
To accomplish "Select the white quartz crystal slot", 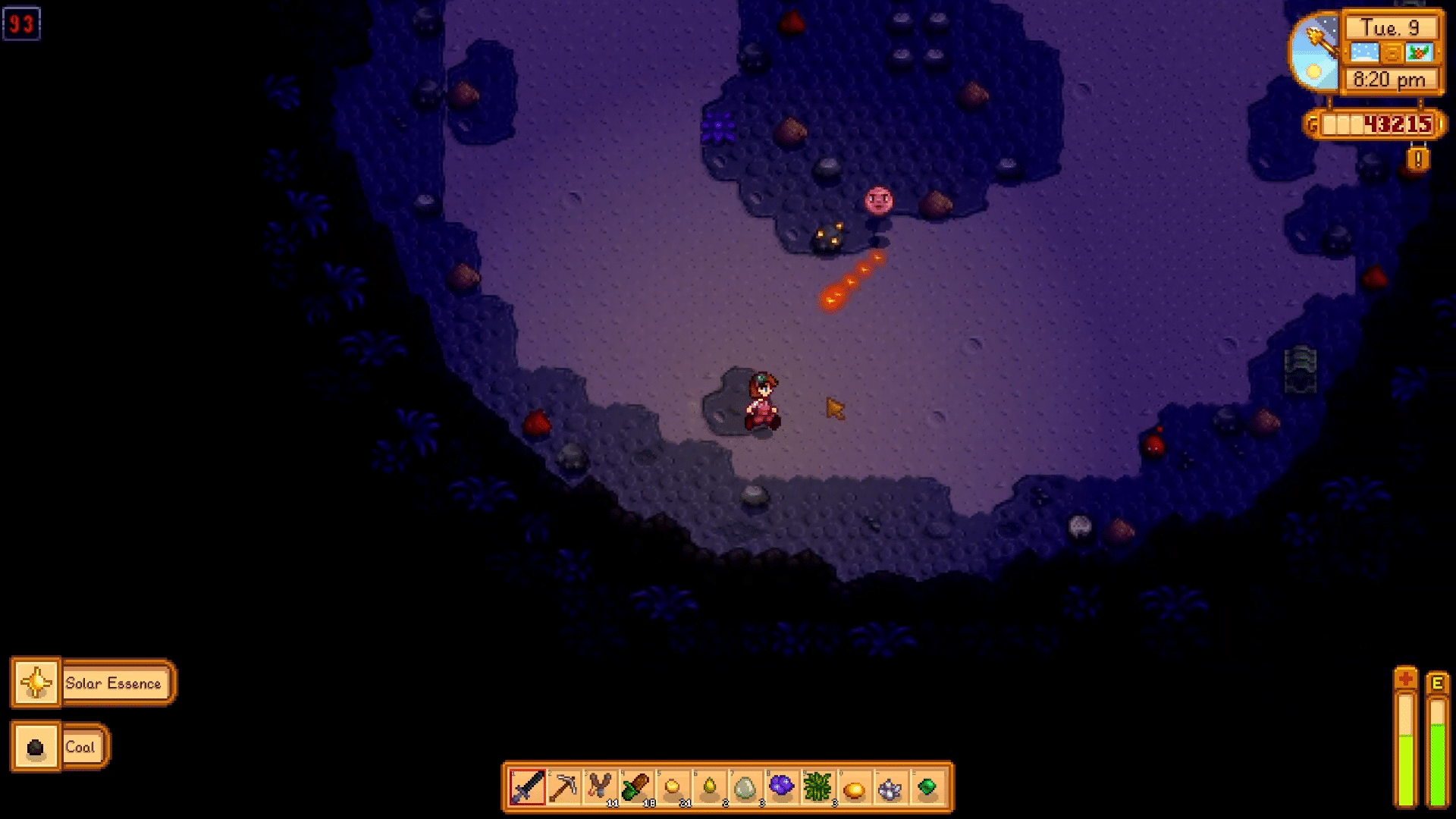I will [x=891, y=788].
